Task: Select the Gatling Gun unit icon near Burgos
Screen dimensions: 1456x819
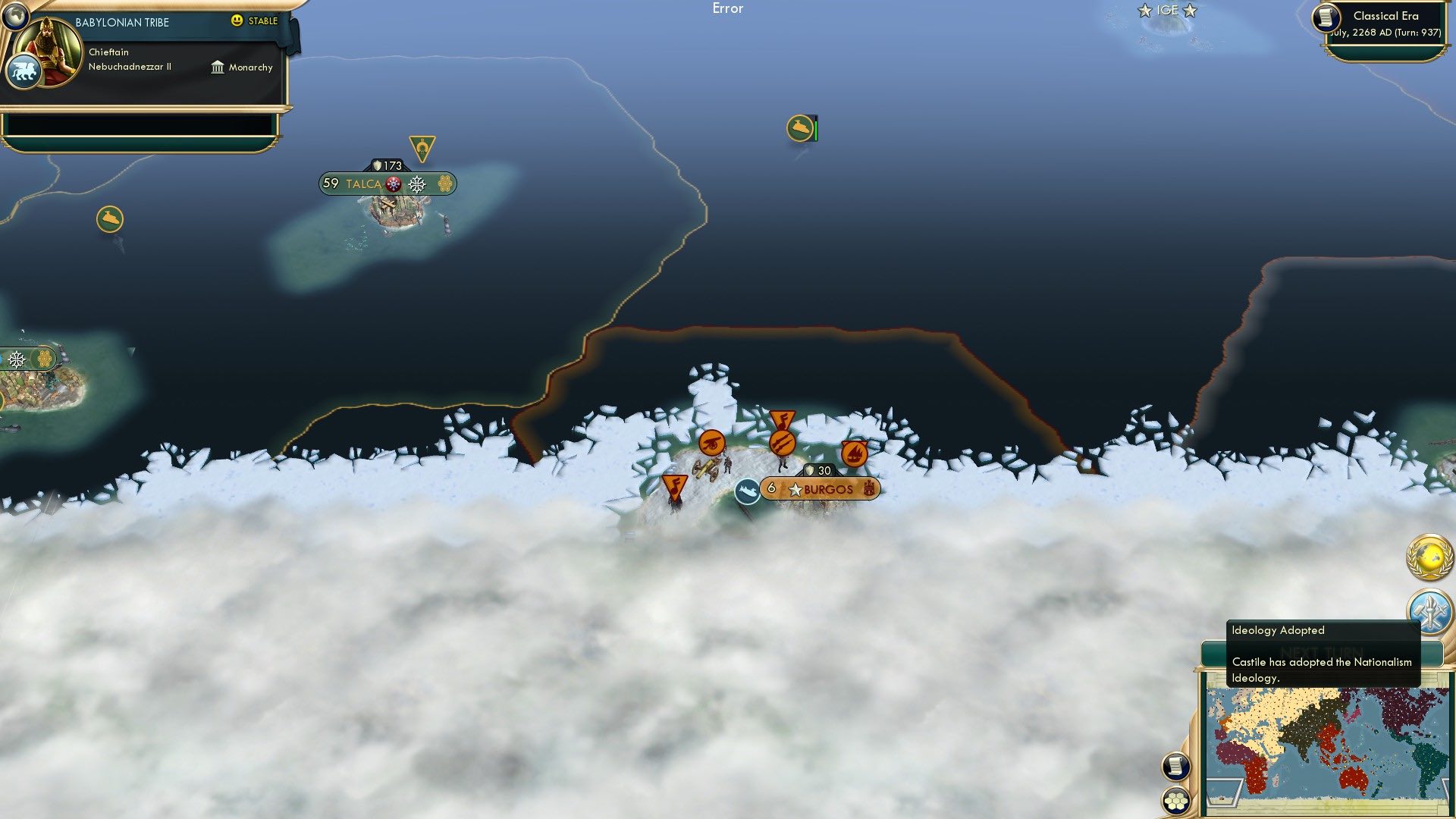Action: point(782,443)
